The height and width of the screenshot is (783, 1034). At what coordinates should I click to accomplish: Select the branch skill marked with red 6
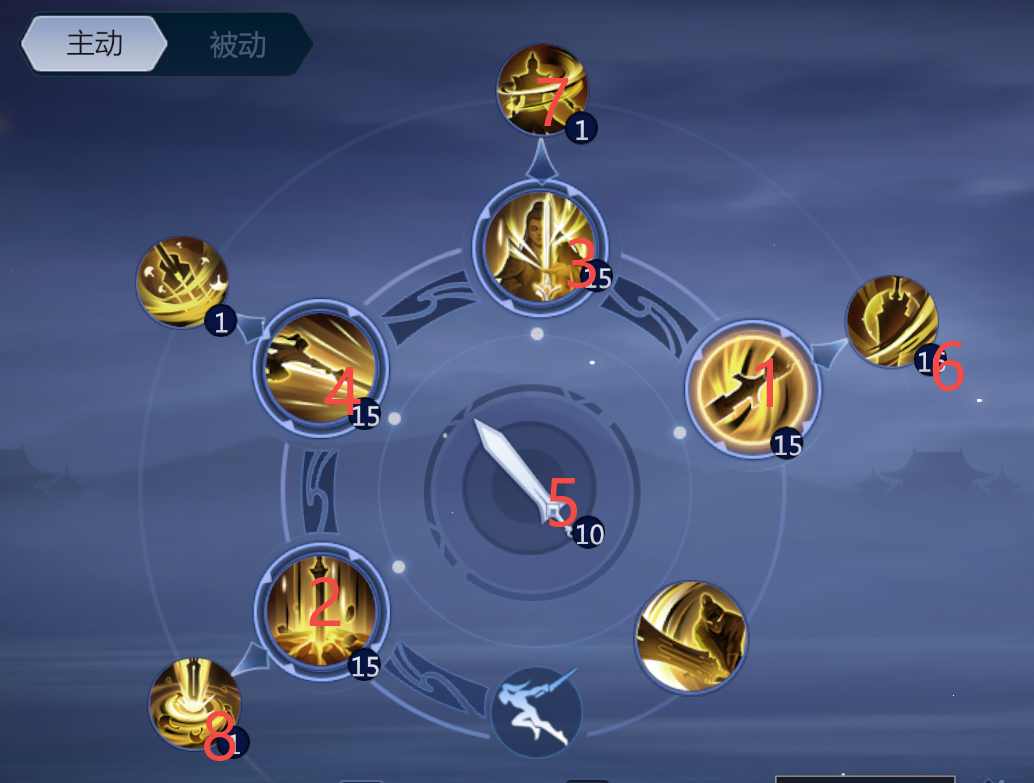(x=891, y=322)
